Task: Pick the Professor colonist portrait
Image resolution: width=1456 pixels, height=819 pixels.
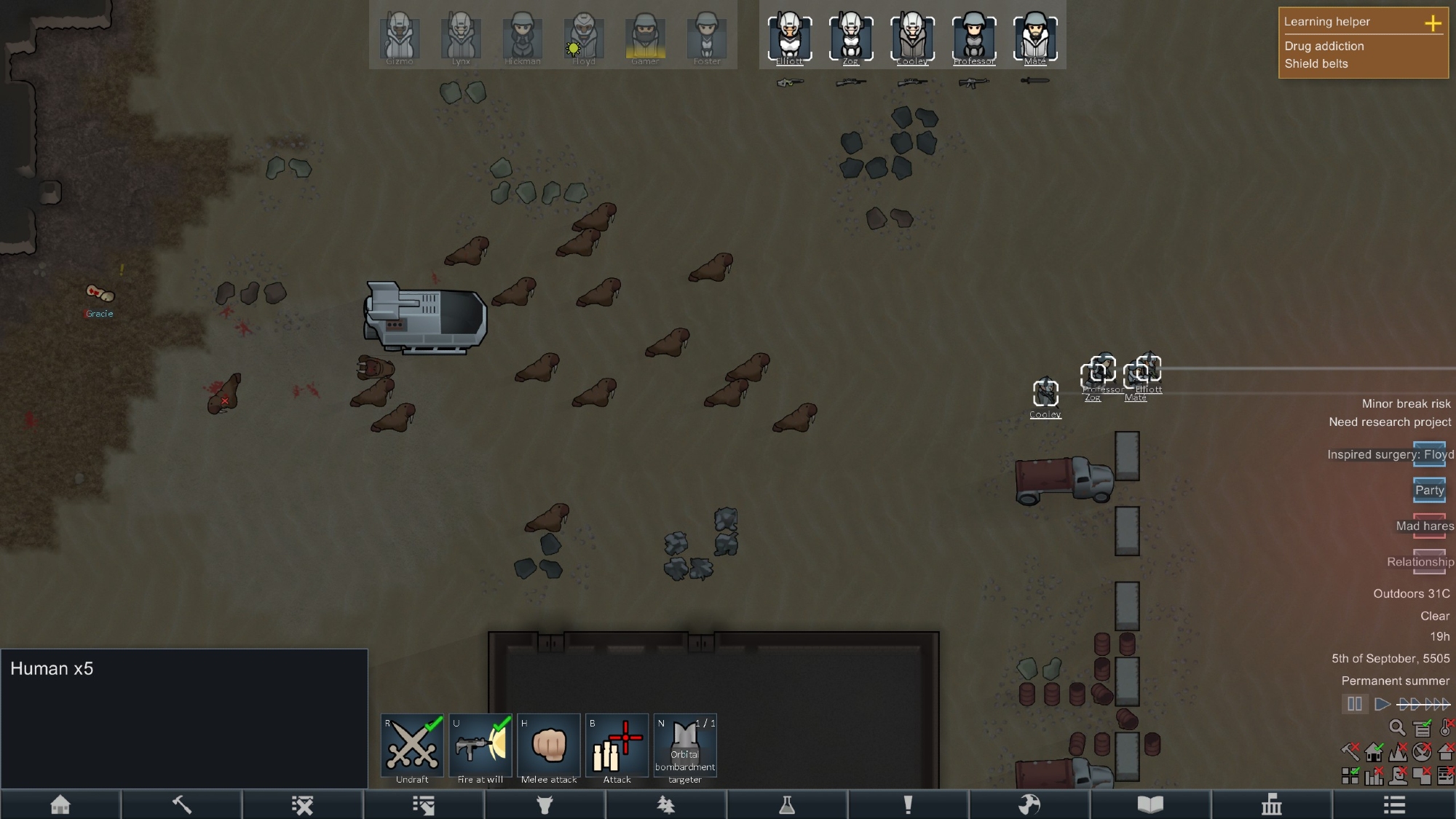Action: click(974, 36)
